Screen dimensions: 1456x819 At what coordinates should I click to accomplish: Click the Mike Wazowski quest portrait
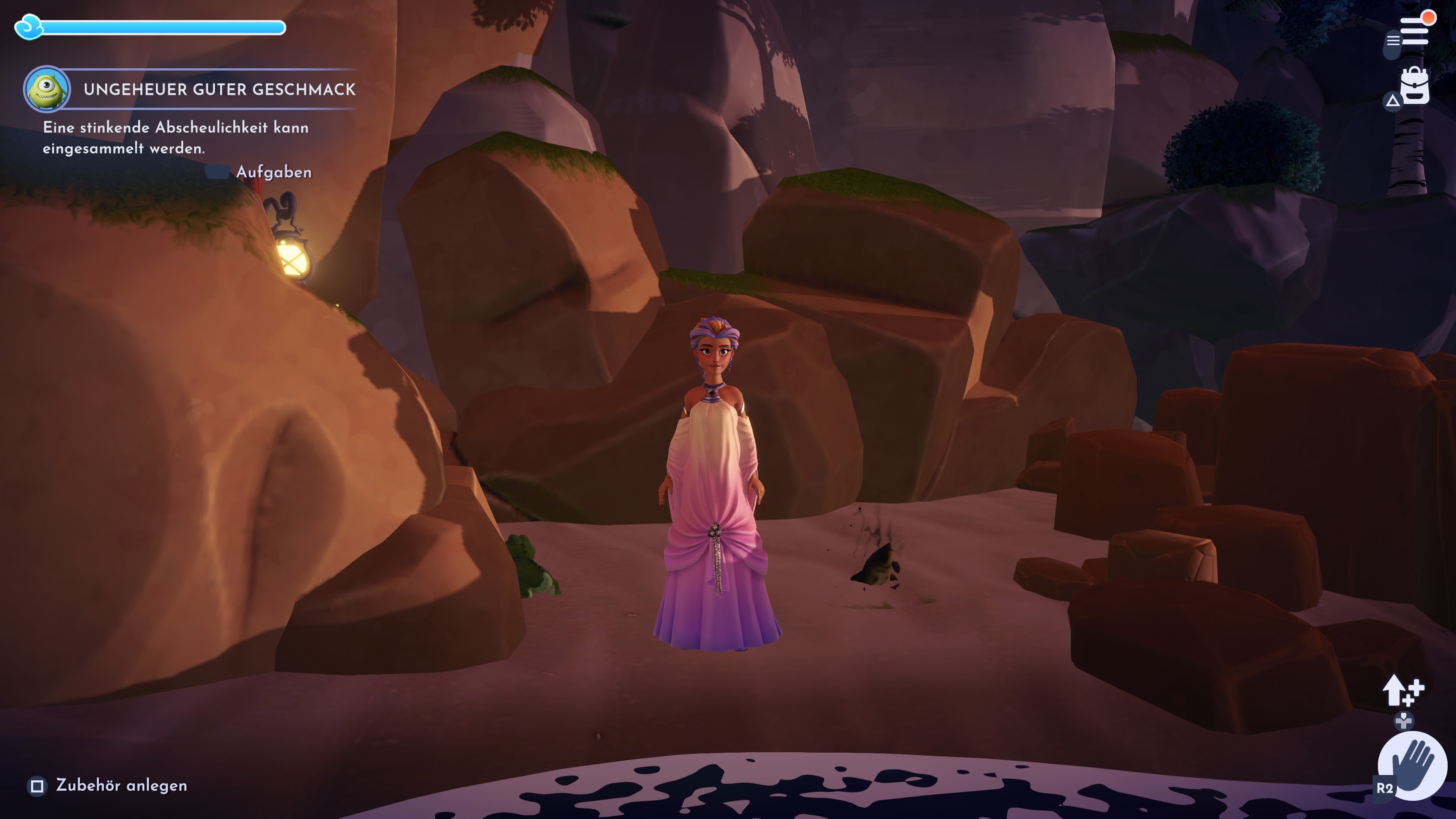(x=47, y=89)
